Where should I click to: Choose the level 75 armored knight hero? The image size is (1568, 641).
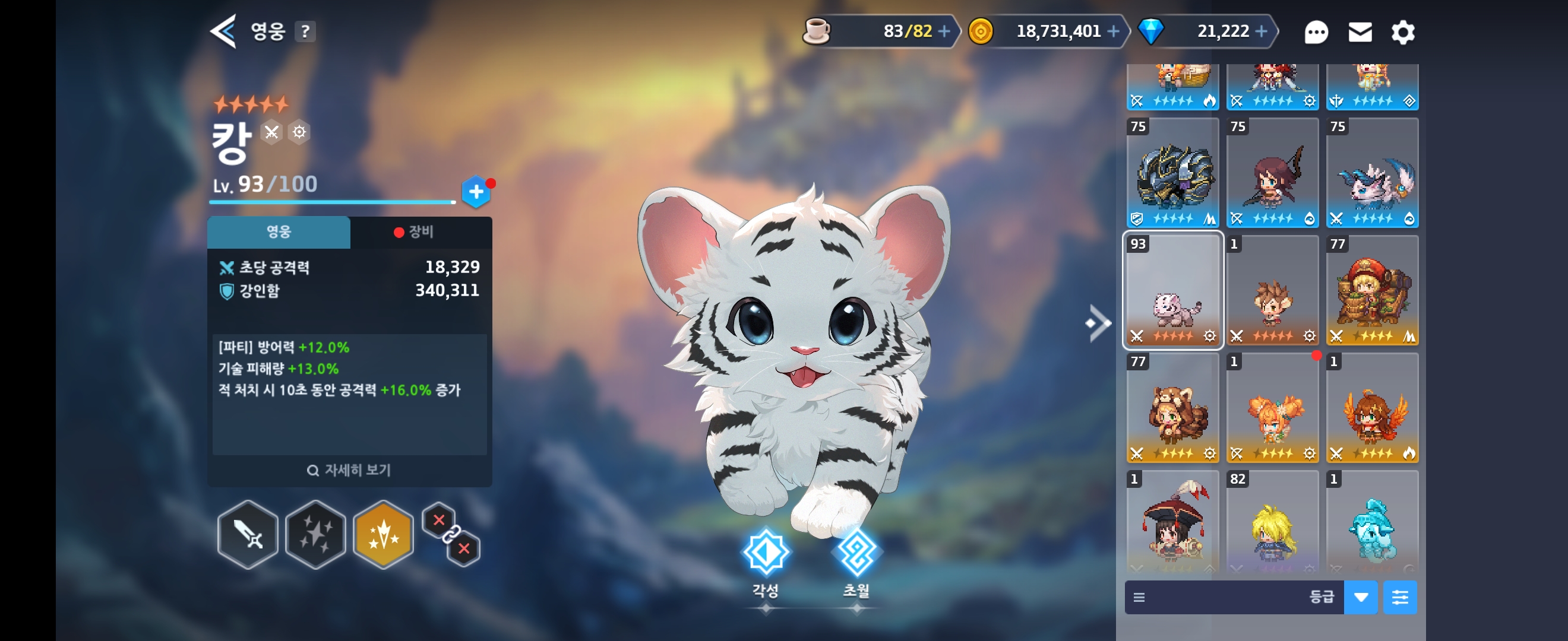(x=1172, y=173)
